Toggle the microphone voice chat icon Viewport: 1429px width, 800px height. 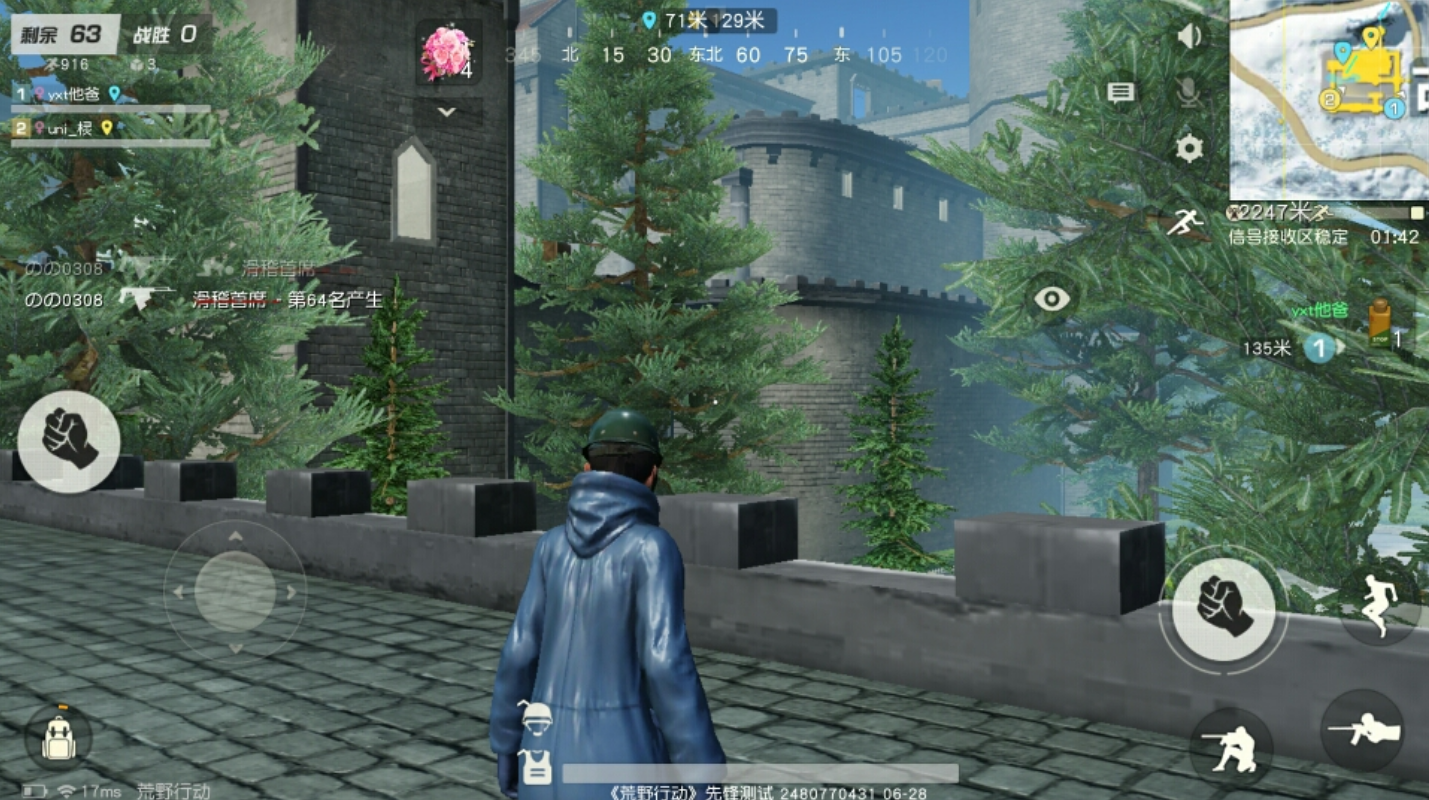click(1188, 93)
